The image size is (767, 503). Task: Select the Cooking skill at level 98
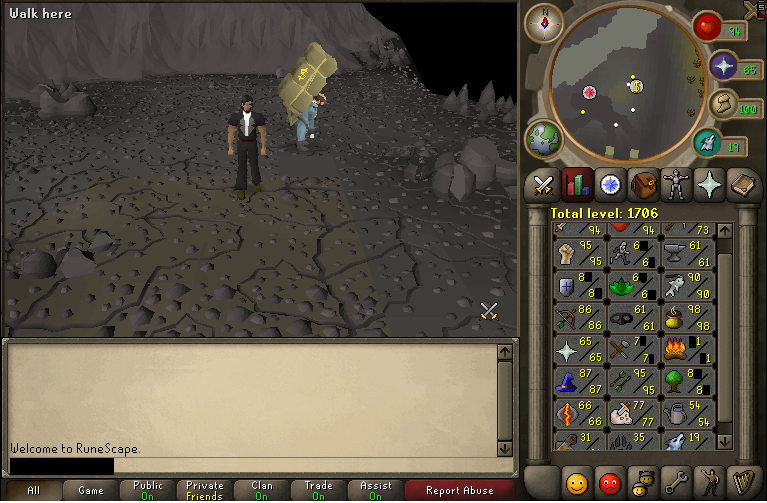(689, 318)
